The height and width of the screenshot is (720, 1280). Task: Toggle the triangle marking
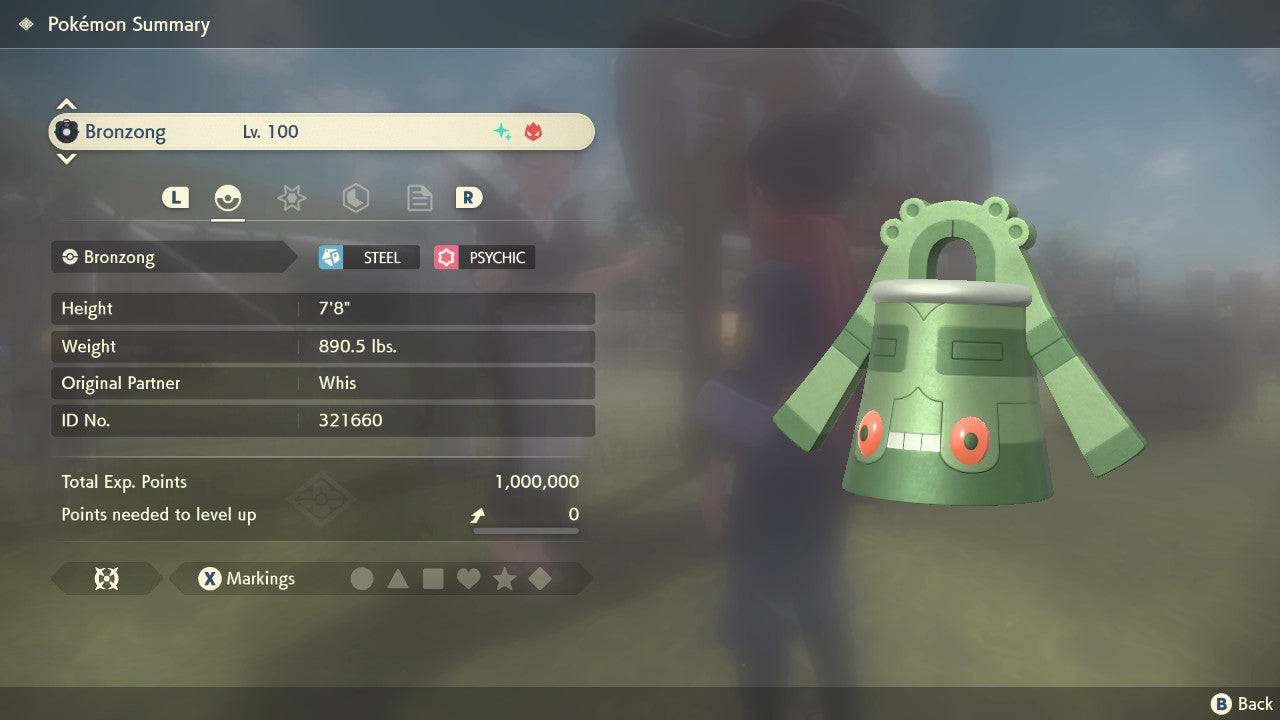click(x=398, y=578)
